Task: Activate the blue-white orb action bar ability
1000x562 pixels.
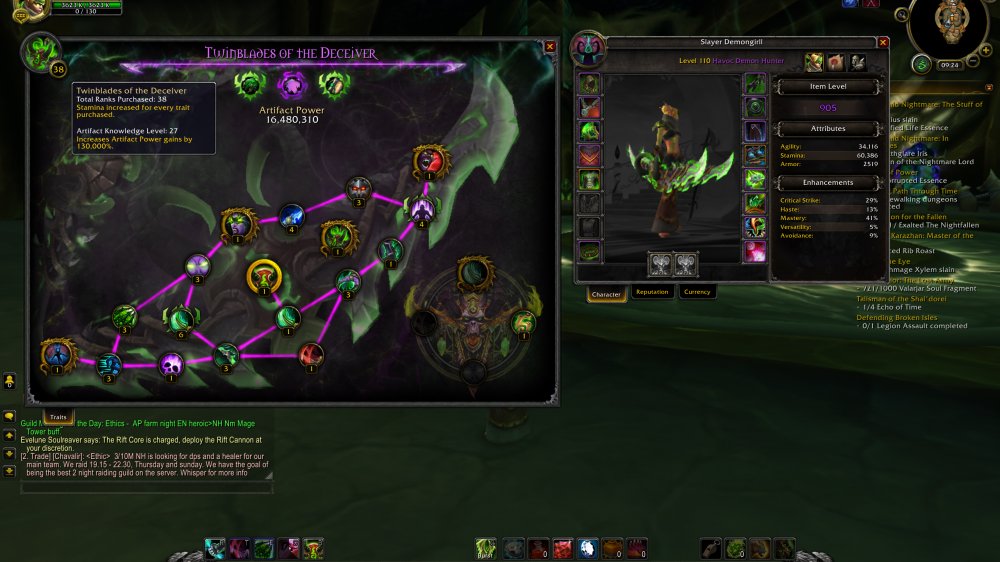Action: pos(588,548)
